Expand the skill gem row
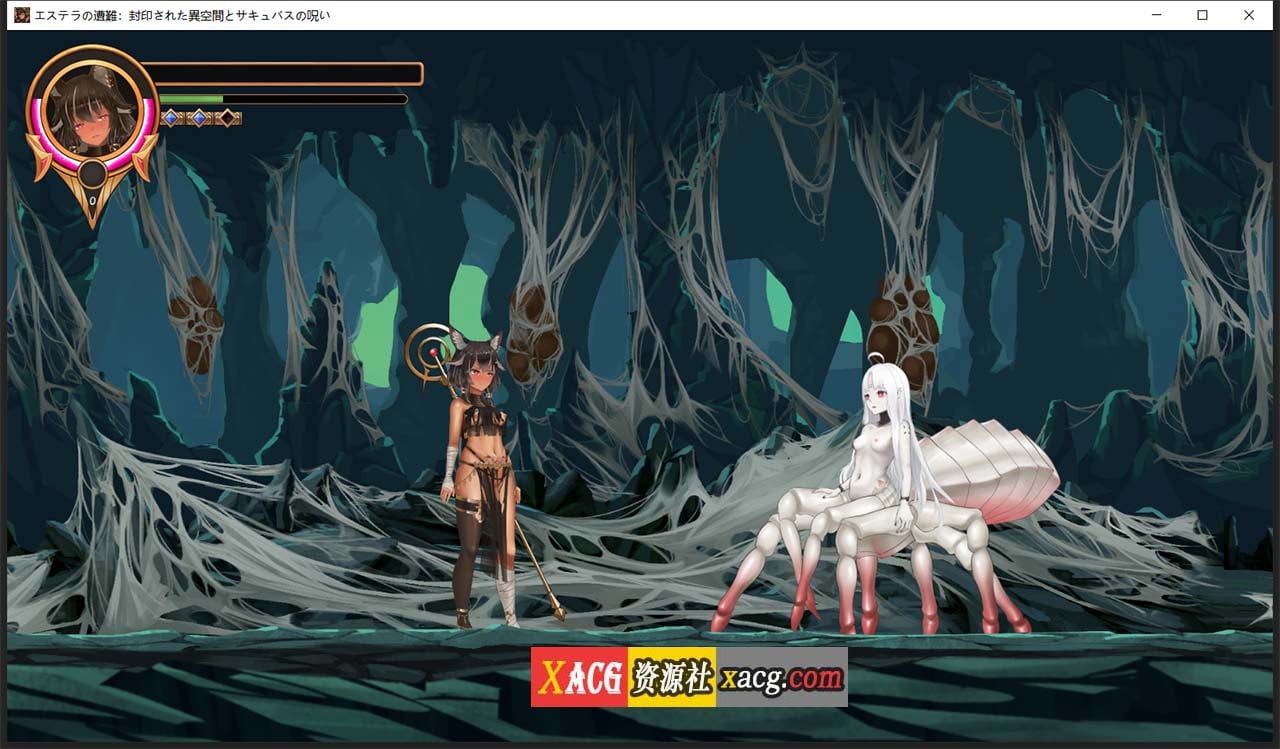 [x=200, y=117]
